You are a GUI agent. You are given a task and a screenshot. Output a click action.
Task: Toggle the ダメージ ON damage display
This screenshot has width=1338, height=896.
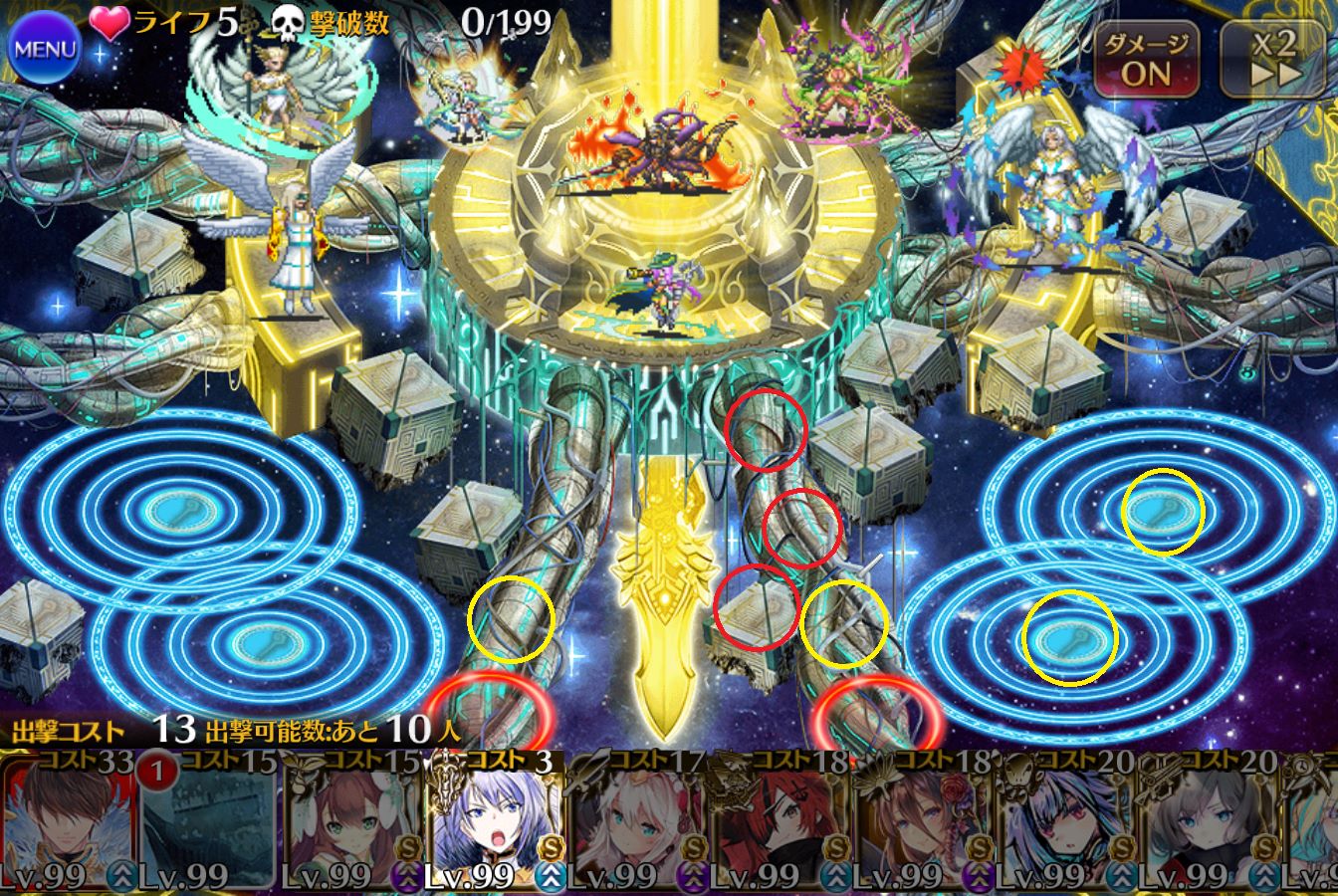pos(1146,58)
